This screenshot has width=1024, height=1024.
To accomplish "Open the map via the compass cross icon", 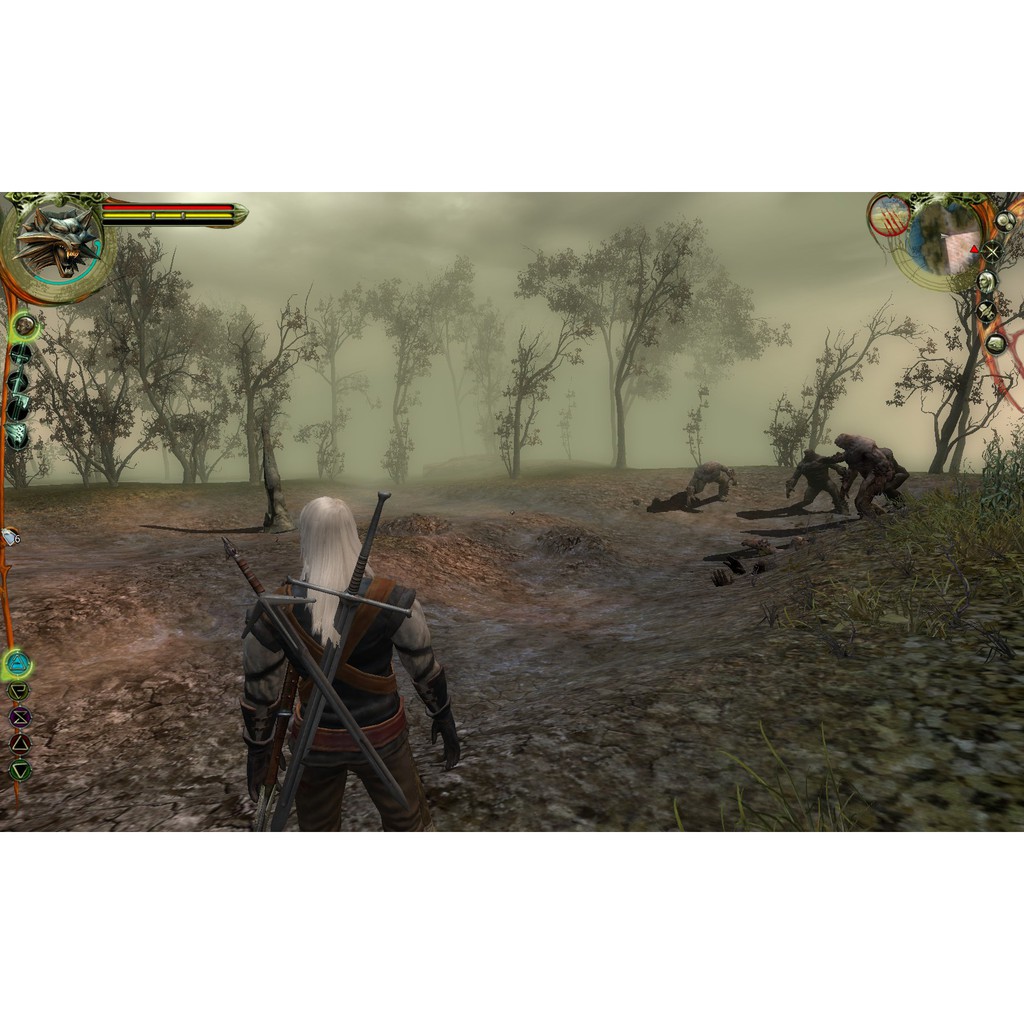I will (991, 251).
